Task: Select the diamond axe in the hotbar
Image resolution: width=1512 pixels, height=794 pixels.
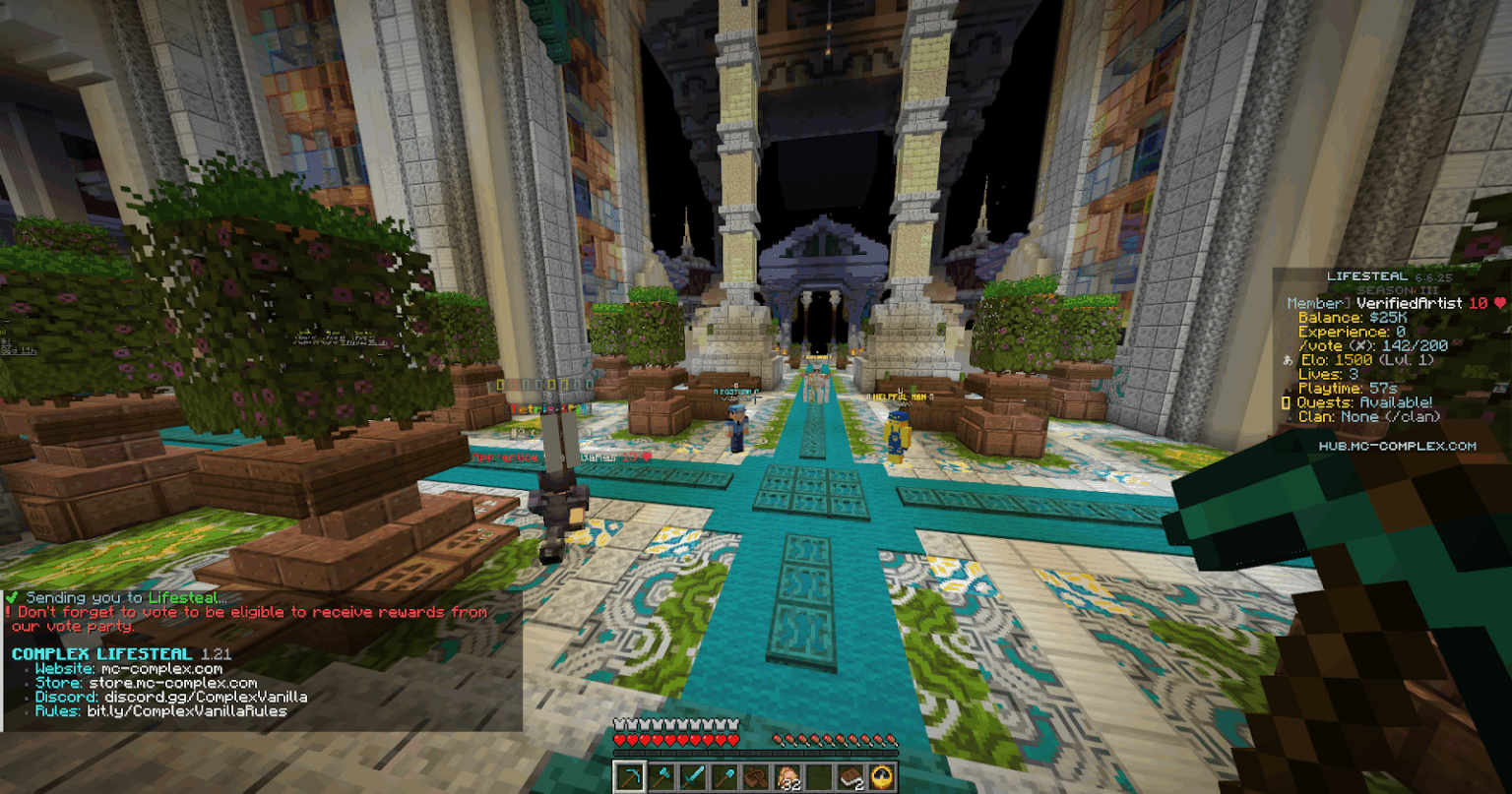Action: pos(661,776)
